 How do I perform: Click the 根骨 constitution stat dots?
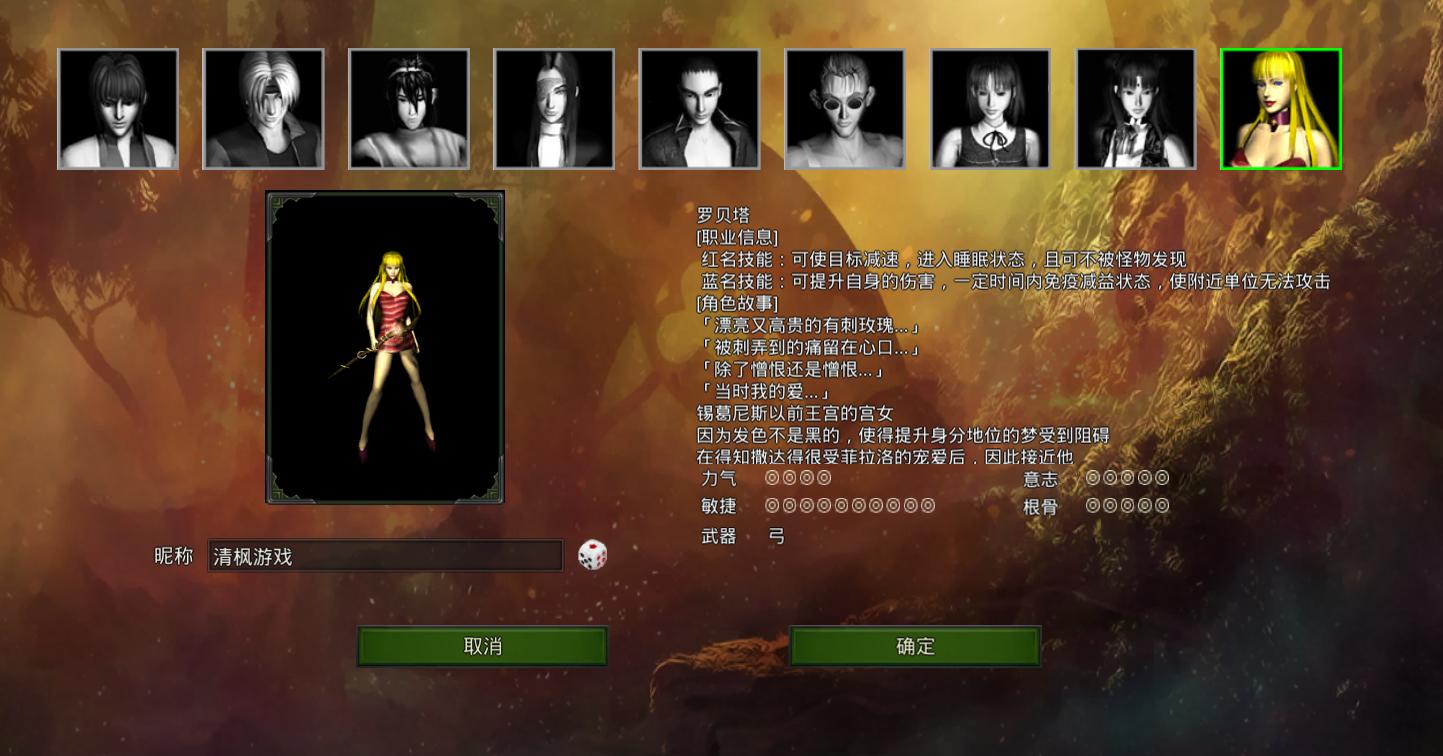1126,505
